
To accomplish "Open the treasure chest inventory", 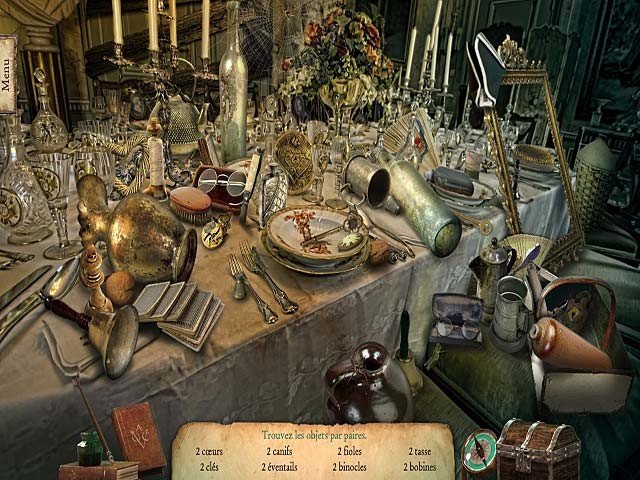I will coord(538,449).
